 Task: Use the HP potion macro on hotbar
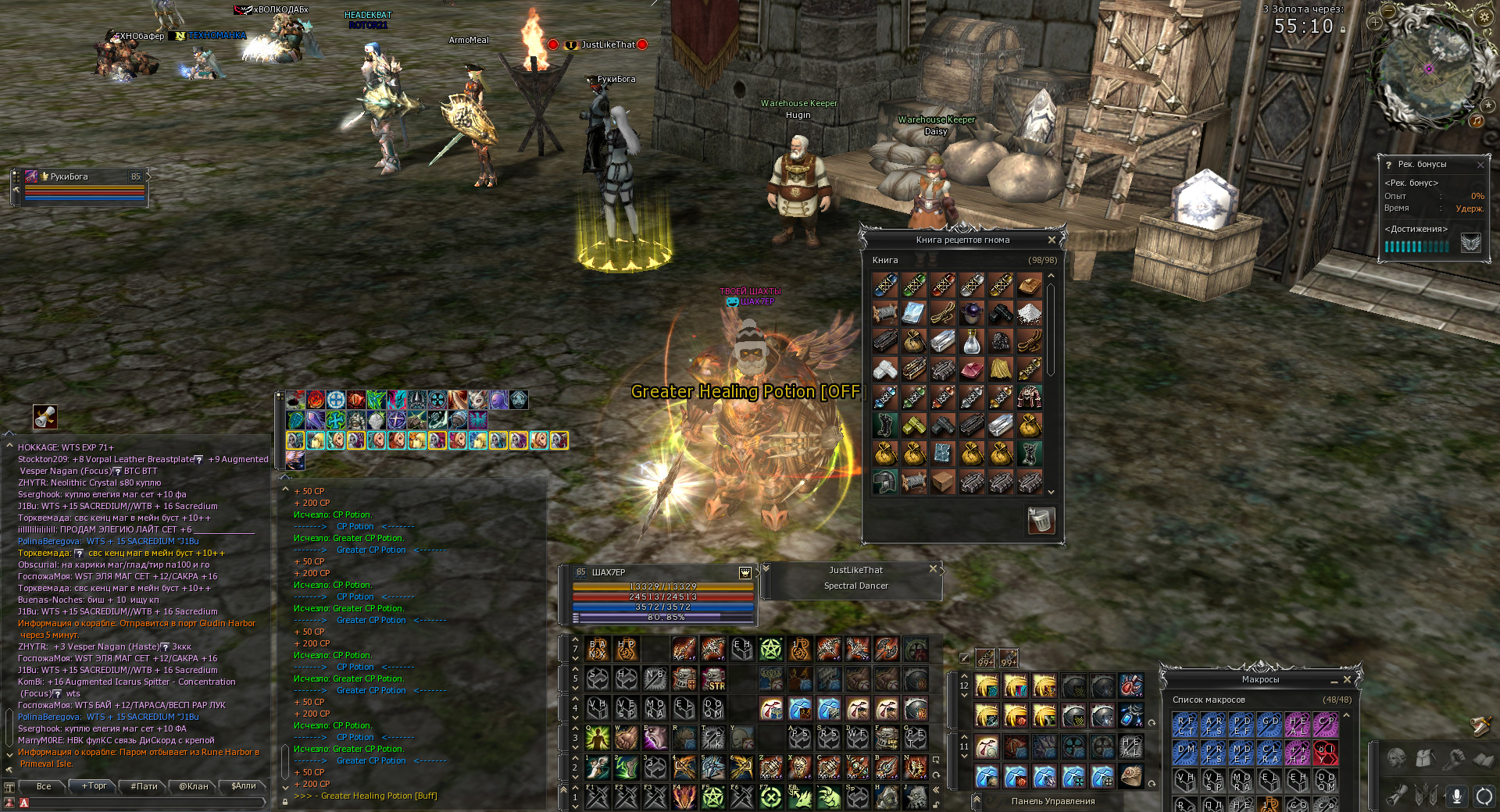[x=627, y=649]
